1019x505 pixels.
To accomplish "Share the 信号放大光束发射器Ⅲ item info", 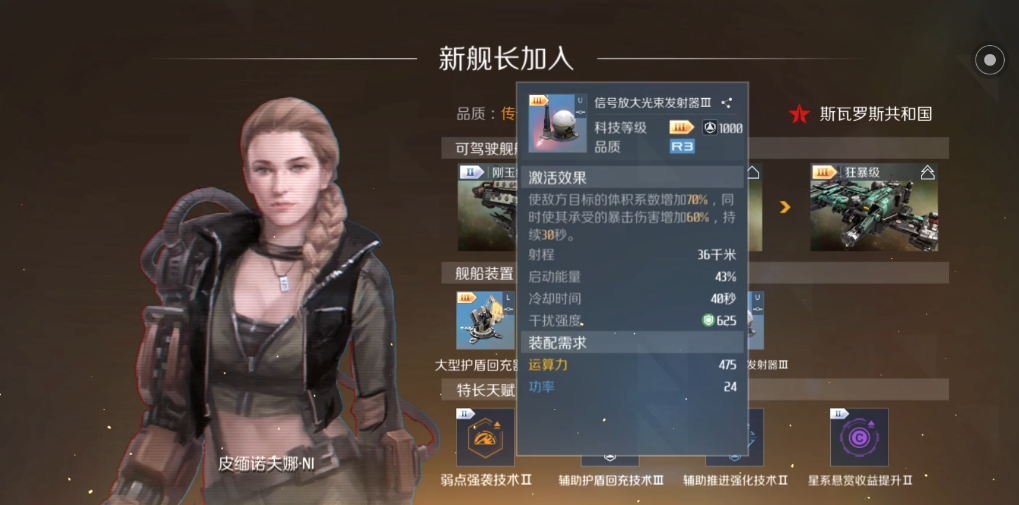I will (727, 102).
